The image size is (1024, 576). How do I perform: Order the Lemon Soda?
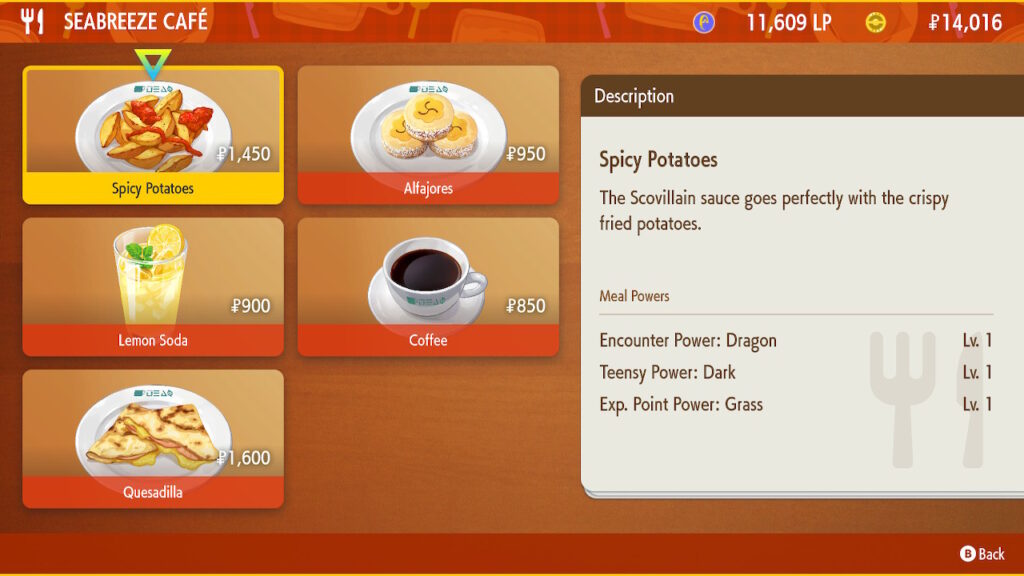pos(153,287)
